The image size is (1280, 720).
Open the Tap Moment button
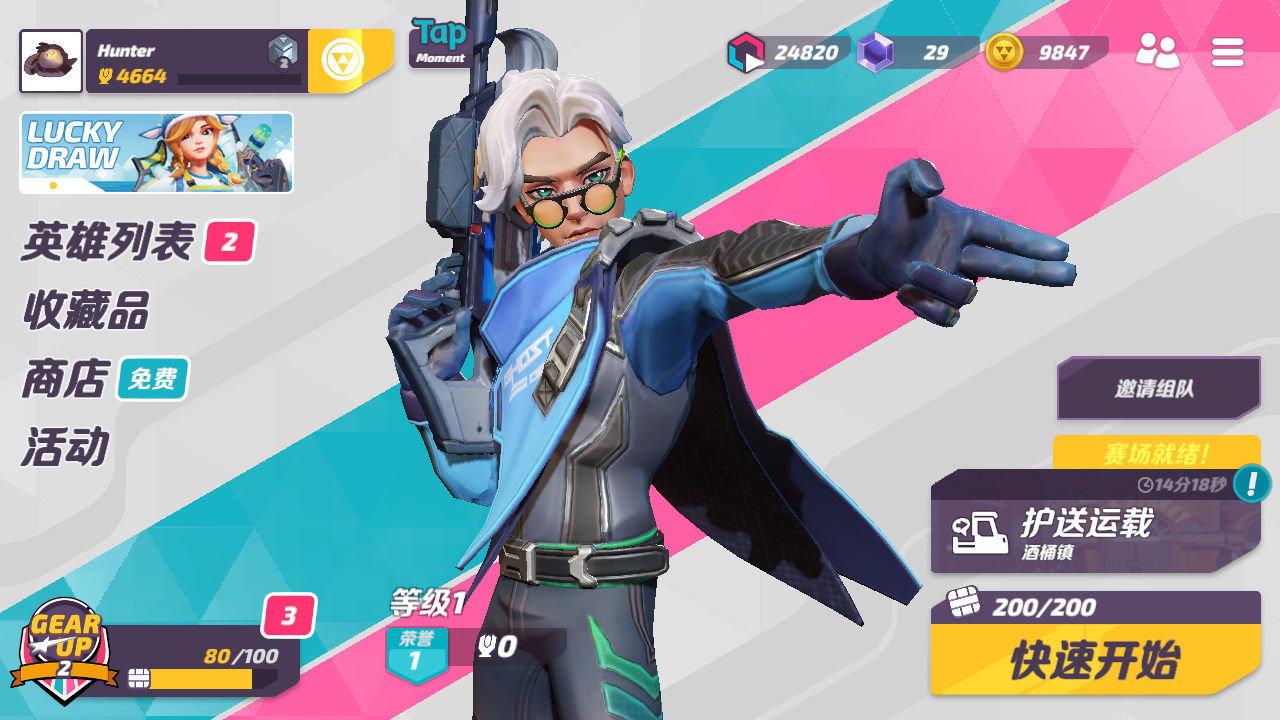coord(441,42)
